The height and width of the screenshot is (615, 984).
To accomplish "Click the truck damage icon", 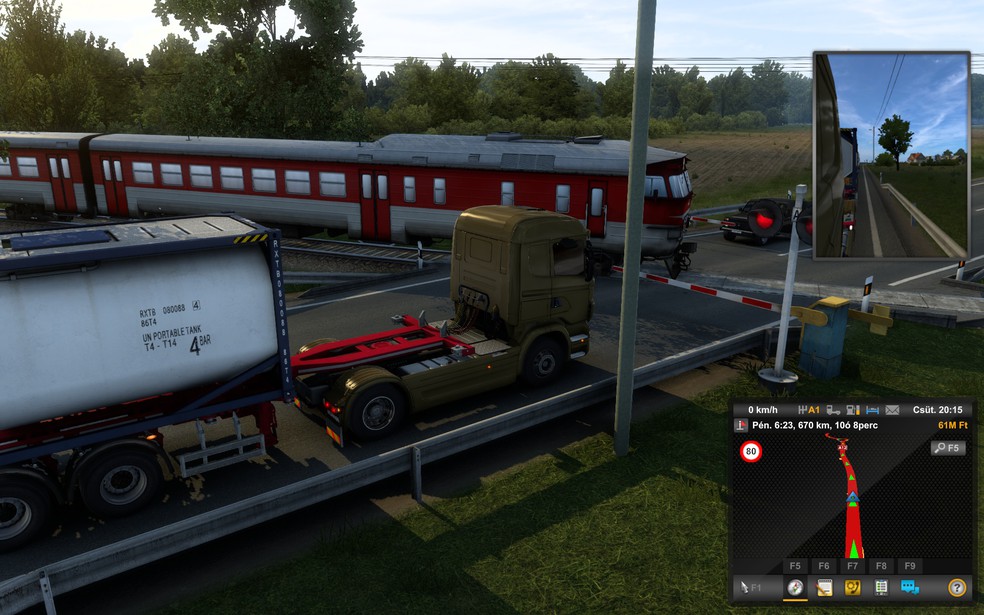I will click(833, 410).
